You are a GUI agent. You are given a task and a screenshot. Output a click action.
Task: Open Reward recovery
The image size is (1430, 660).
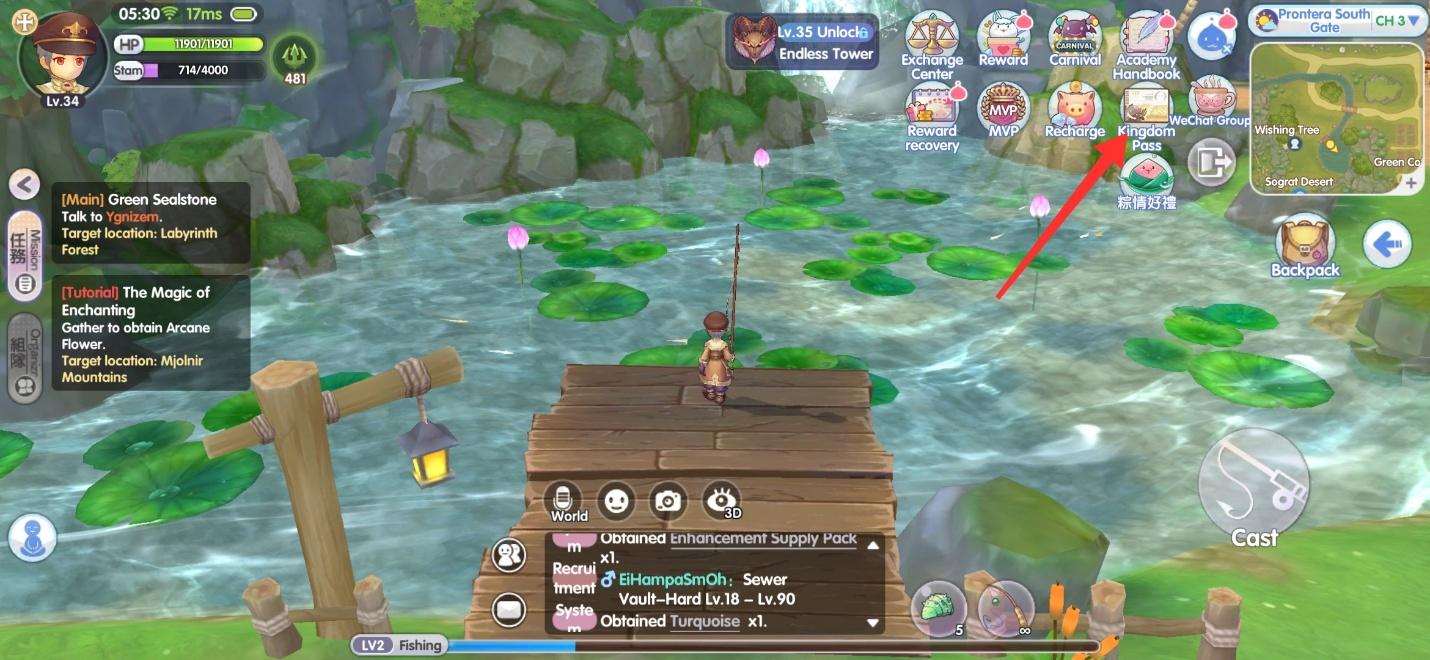(x=932, y=112)
